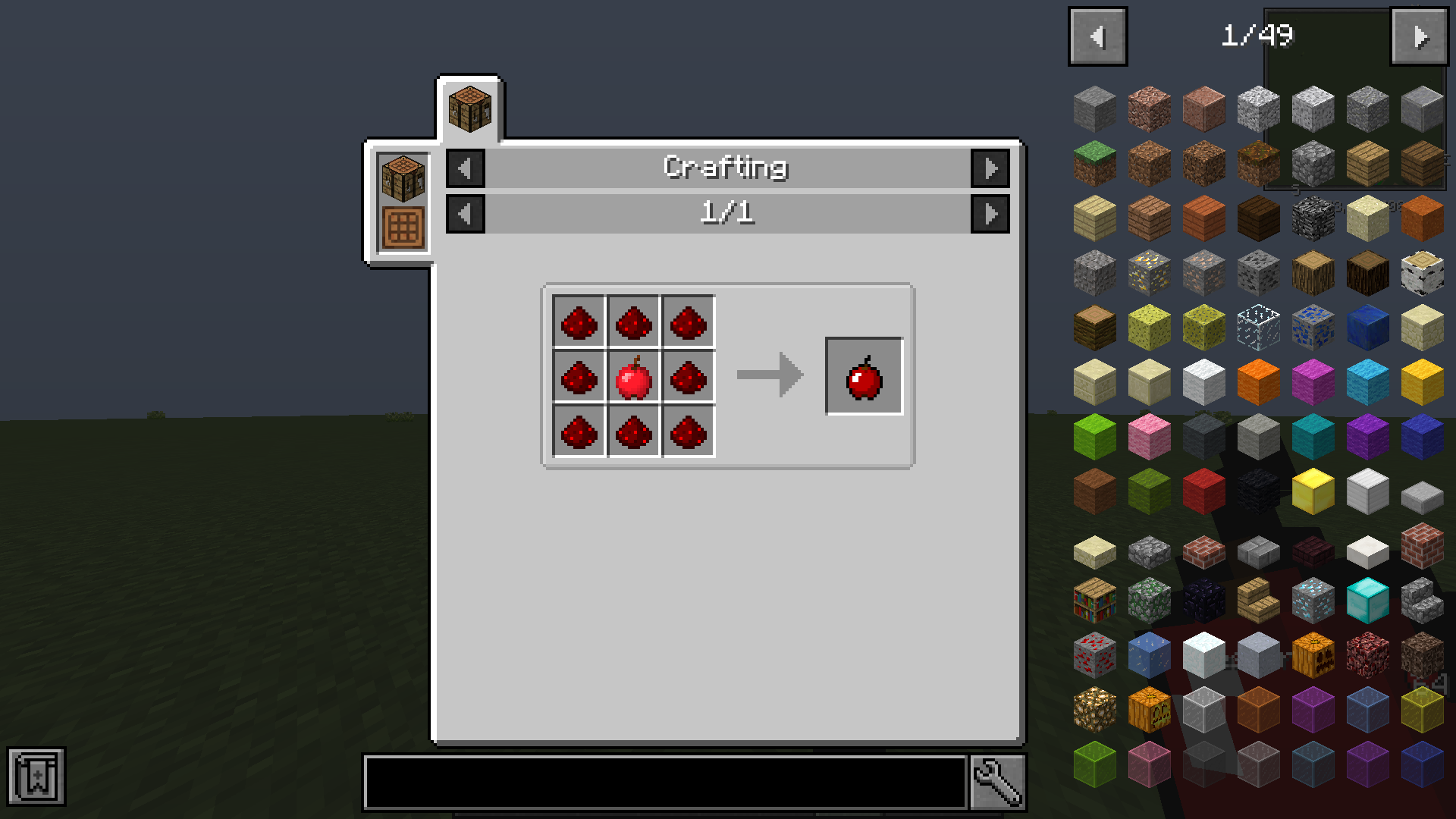The height and width of the screenshot is (819, 1456).
Task: Click the apple in the recipe output slot
Action: click(864, 377)
